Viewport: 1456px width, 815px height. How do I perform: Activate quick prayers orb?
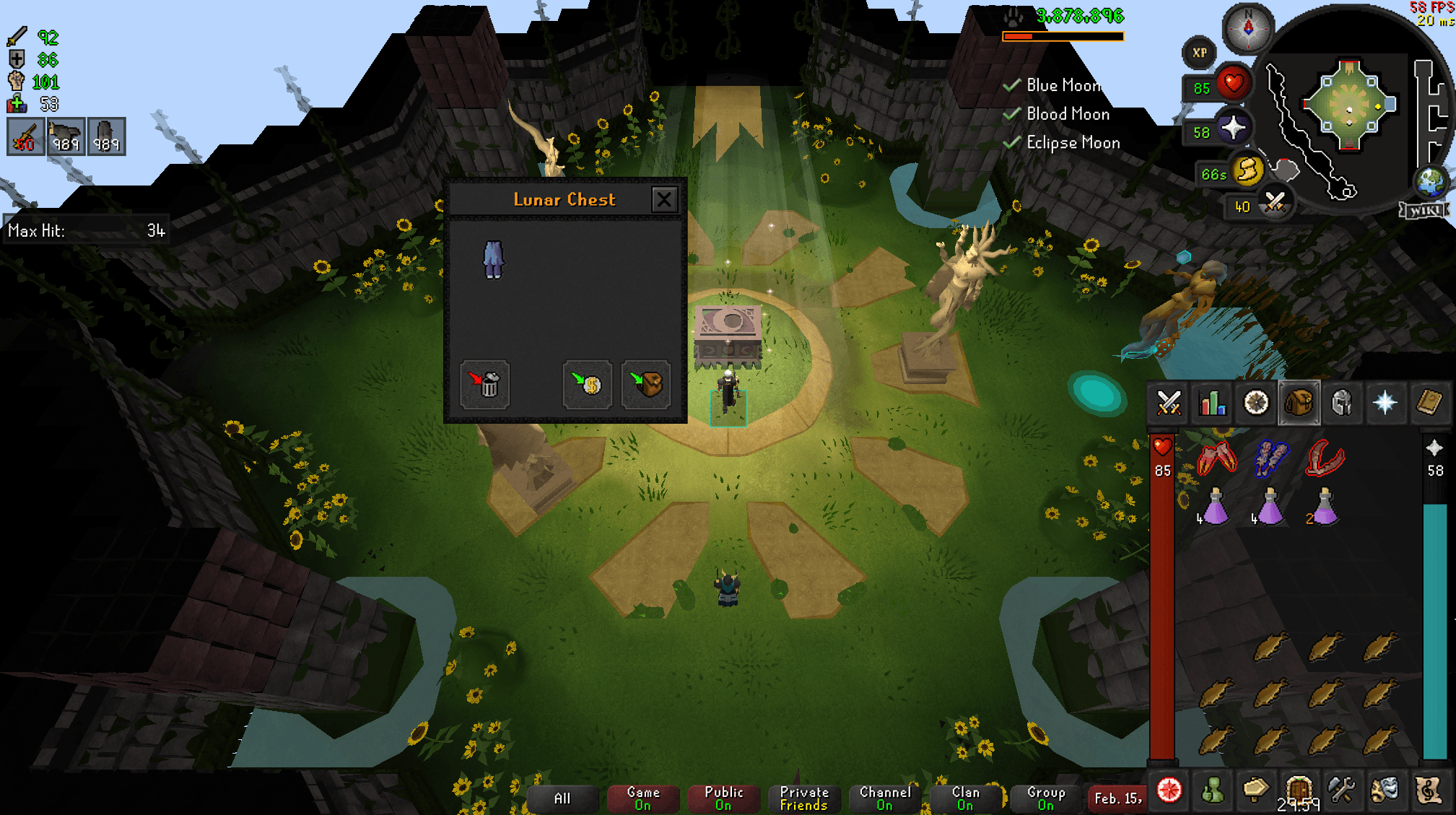tap(1234, 128)
